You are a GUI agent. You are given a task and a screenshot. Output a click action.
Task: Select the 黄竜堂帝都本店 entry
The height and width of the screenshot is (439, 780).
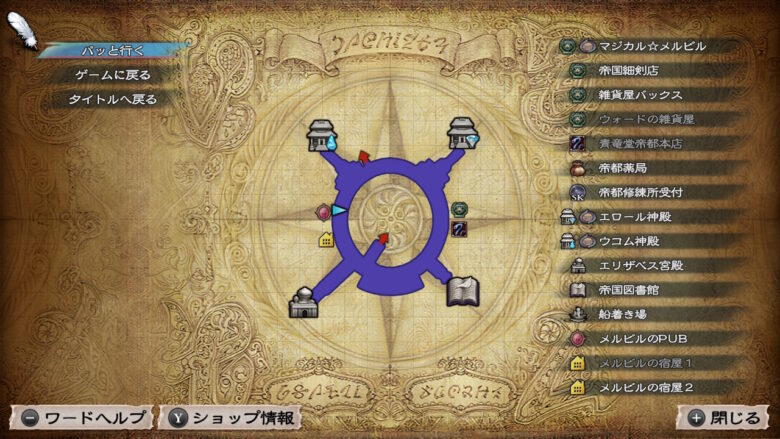pyautogui.click(x=645, y=143)
